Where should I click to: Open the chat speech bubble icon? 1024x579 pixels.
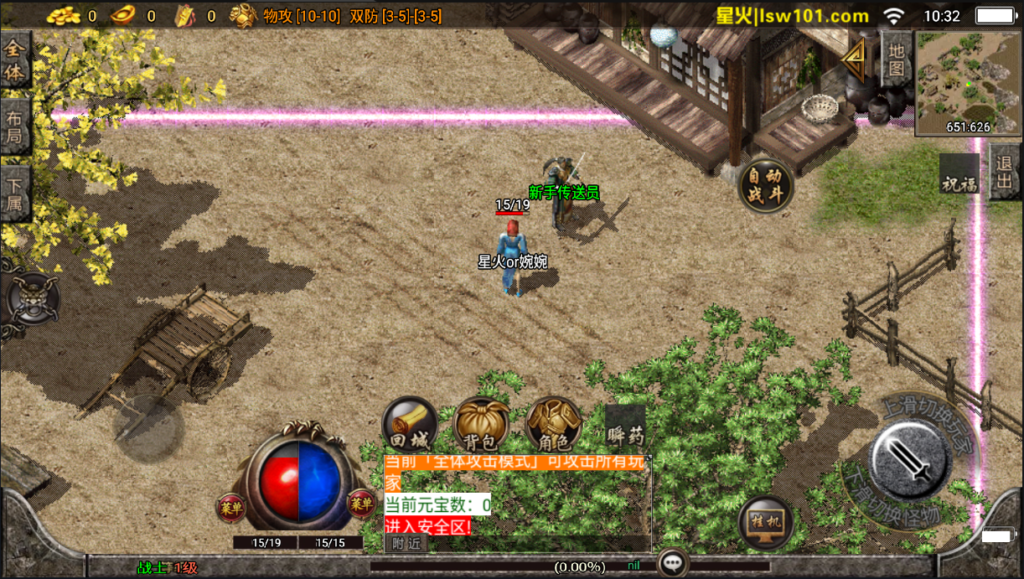(x=674, y=563)
